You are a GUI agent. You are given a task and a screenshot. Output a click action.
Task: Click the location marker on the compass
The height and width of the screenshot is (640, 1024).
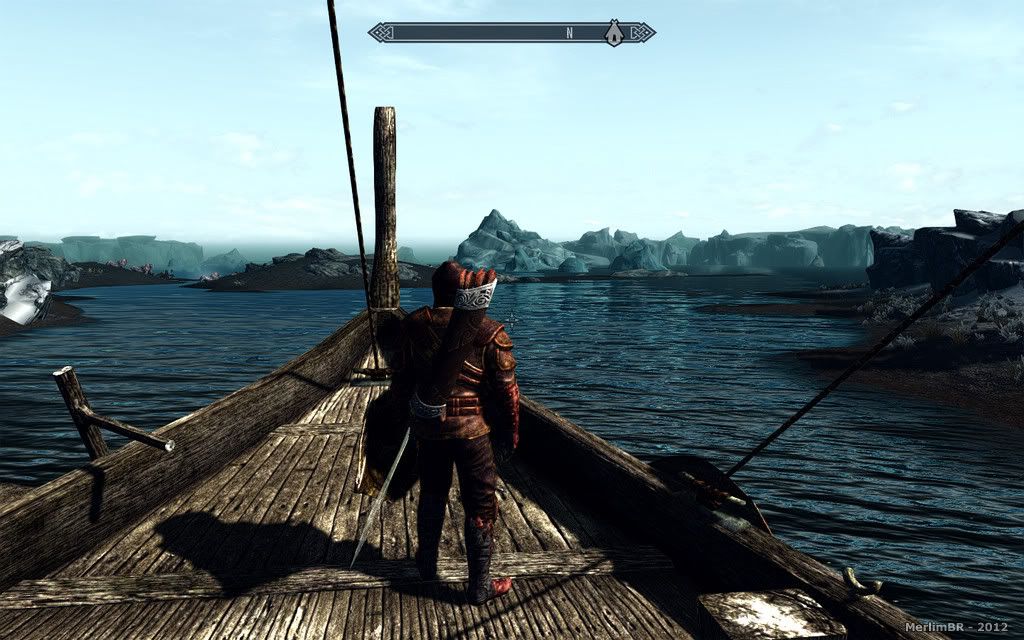pyautogui.click(x=614, y=33)
